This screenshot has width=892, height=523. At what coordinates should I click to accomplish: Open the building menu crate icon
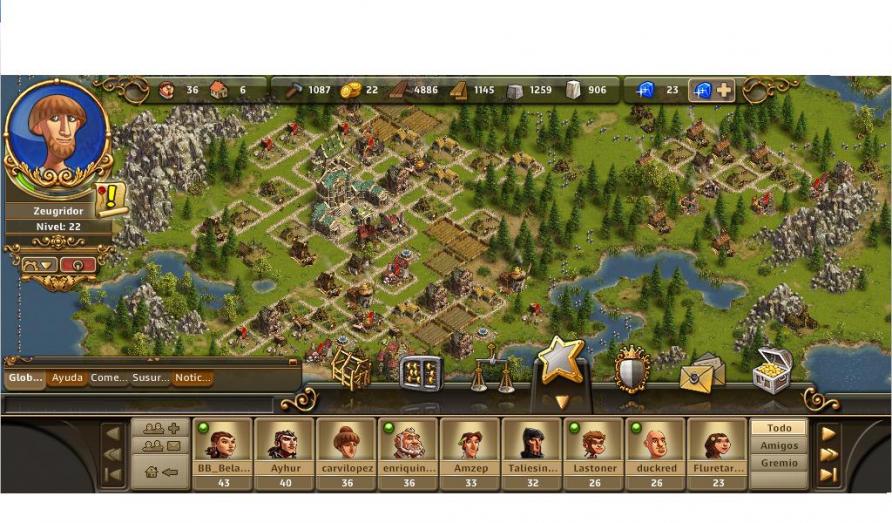pyautogui.click(x=351, y=369)
